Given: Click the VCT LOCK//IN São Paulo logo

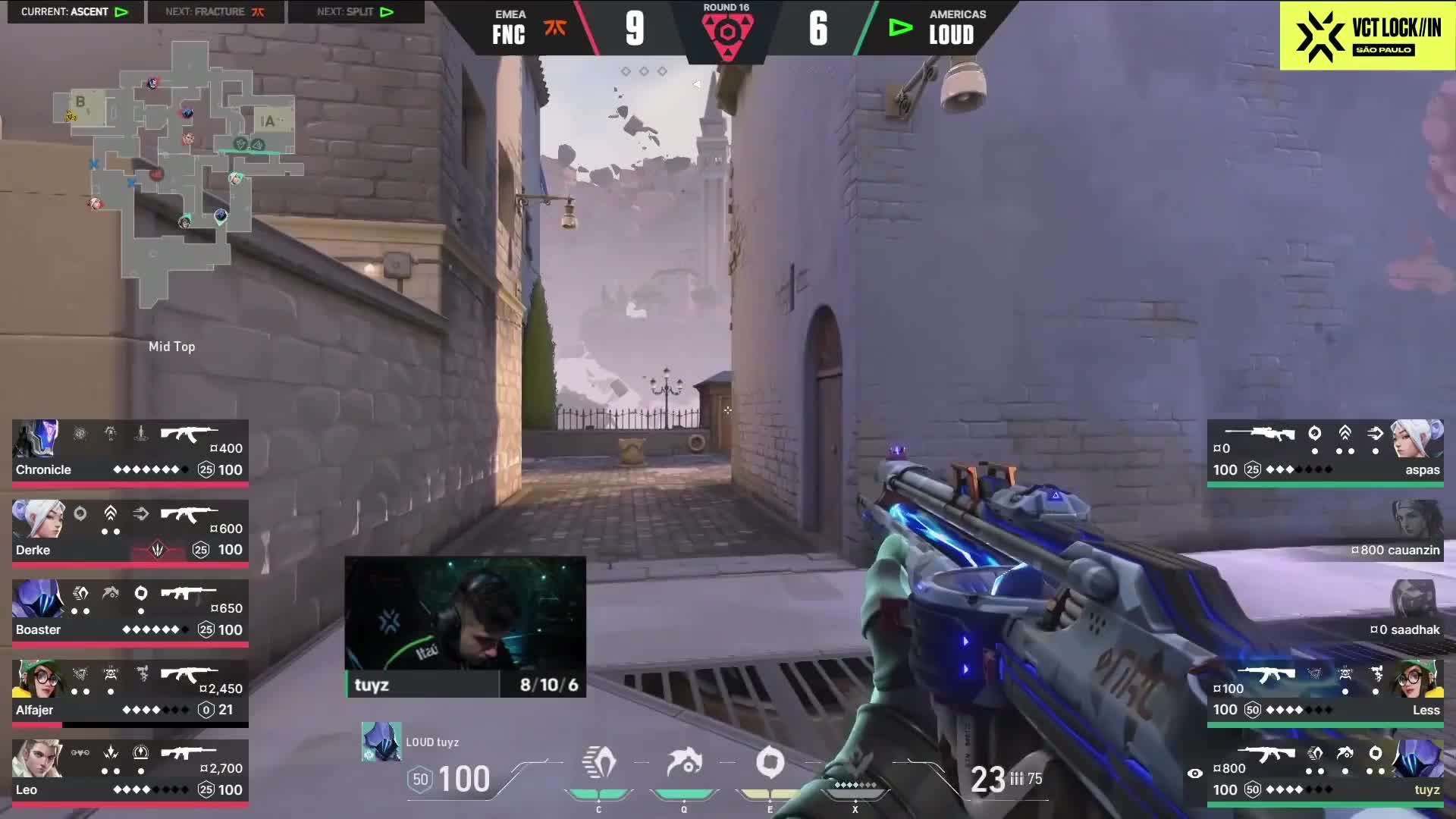Looking at the screenshot, I should click(x=1367, y=36).
